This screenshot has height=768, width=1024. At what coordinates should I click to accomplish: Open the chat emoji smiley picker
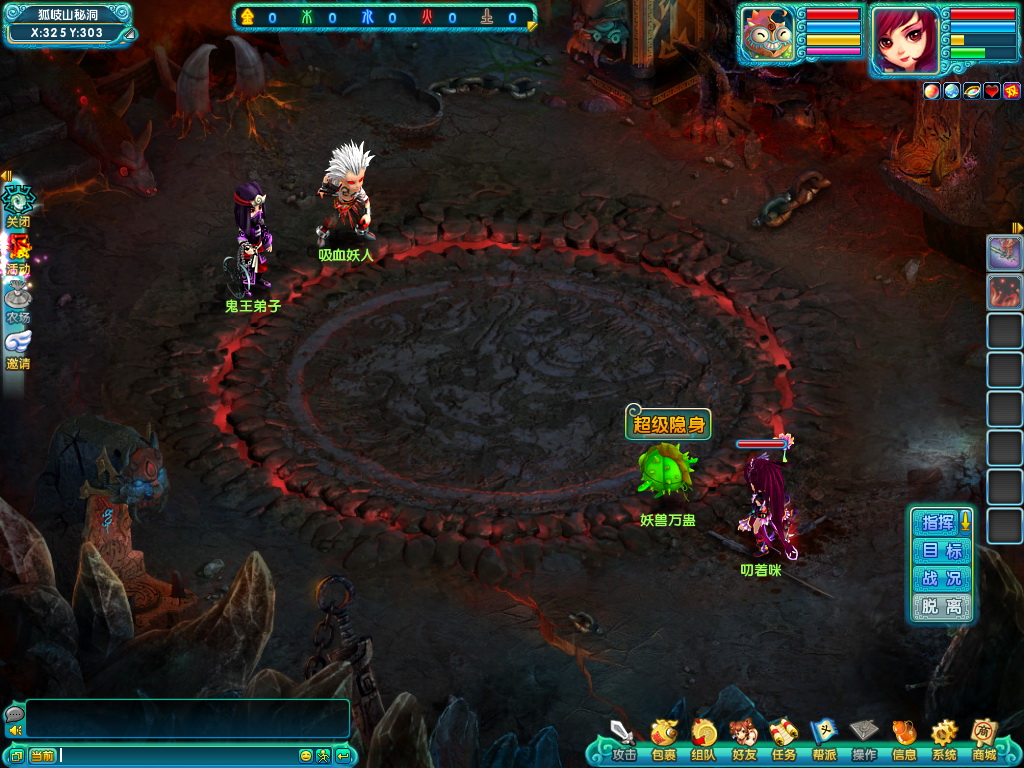[x=306, y=755]
